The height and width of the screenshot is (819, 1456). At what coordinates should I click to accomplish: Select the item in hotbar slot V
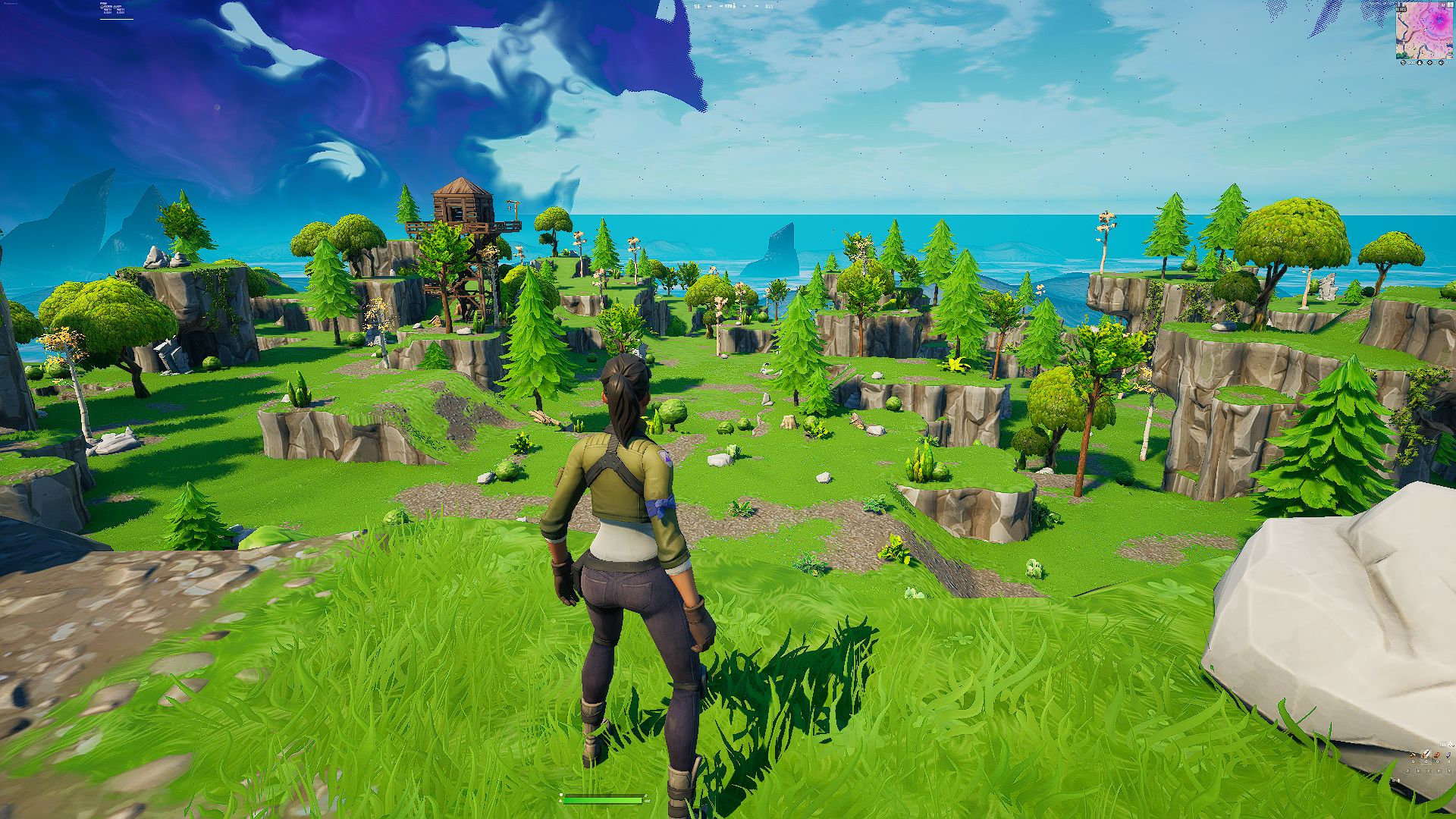tap(1439, 755)
